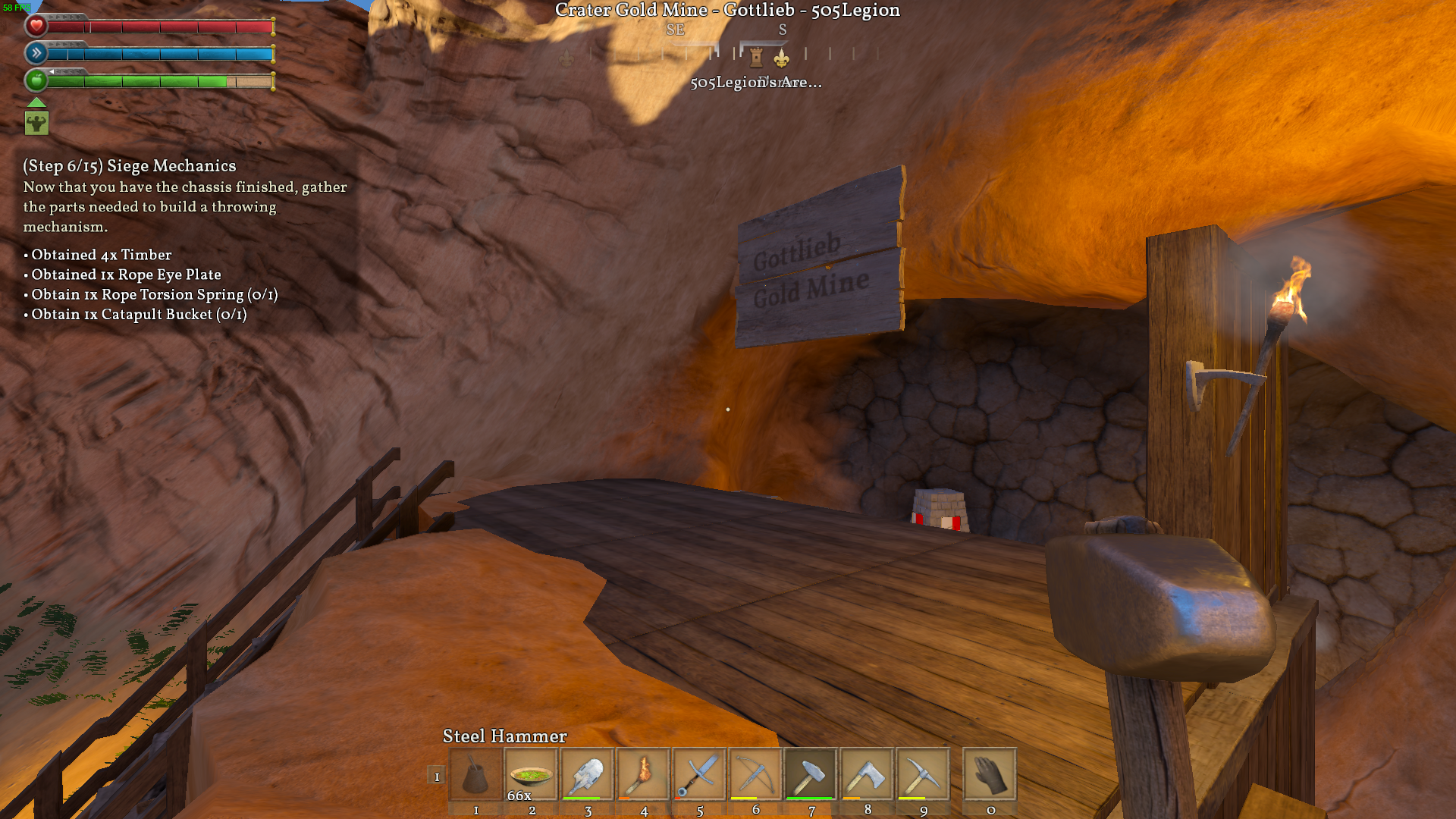
Task: Select the green stew bowl slot
Action: click(532, 774)
